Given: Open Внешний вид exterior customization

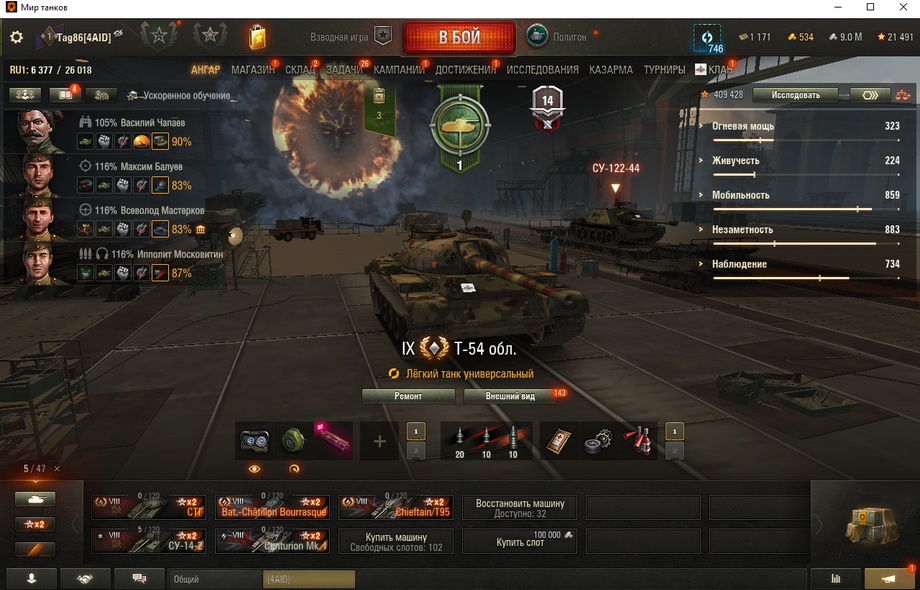Looking at the screenshot, I should (510, 396).
